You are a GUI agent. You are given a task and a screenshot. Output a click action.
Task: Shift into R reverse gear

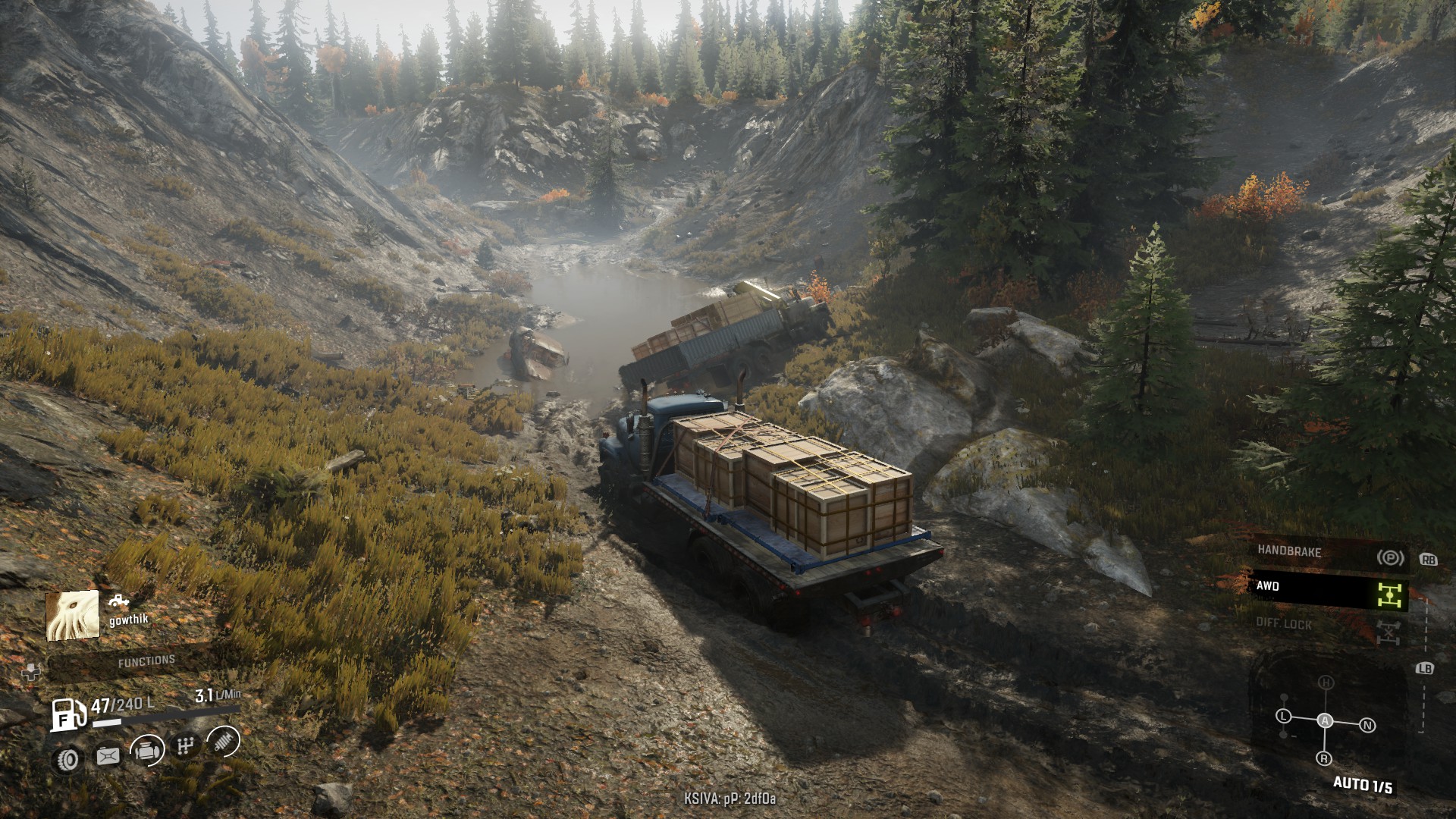(x=1324, y=758)
